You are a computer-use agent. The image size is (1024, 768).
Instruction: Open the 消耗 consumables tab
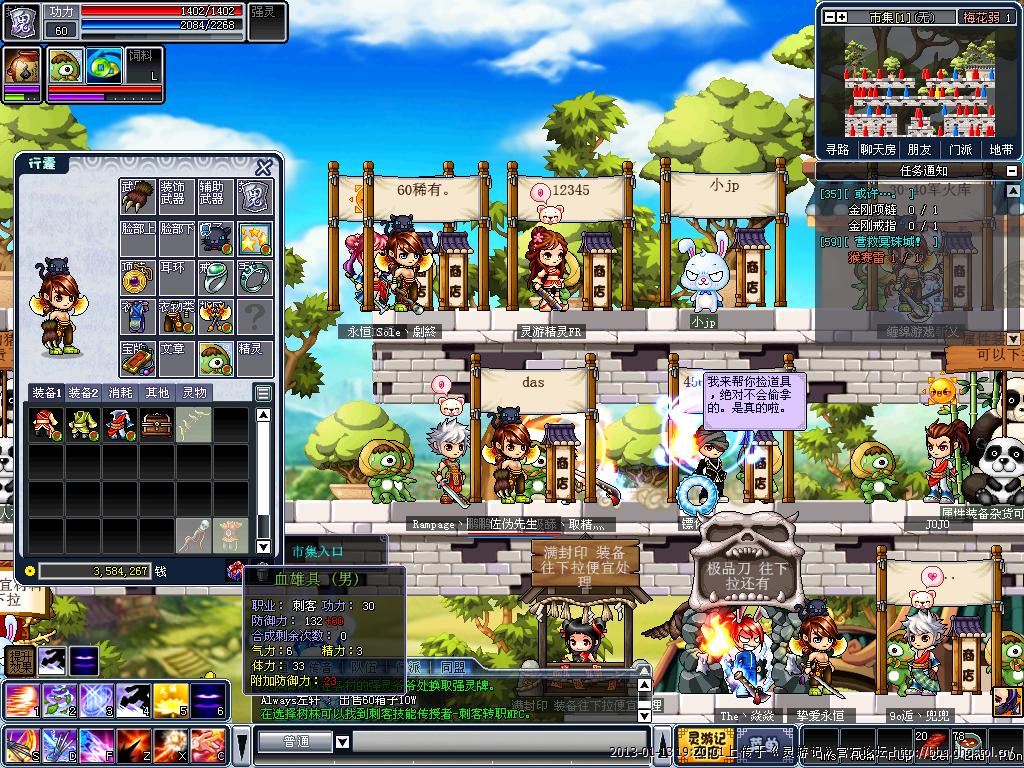coord(120,393)
